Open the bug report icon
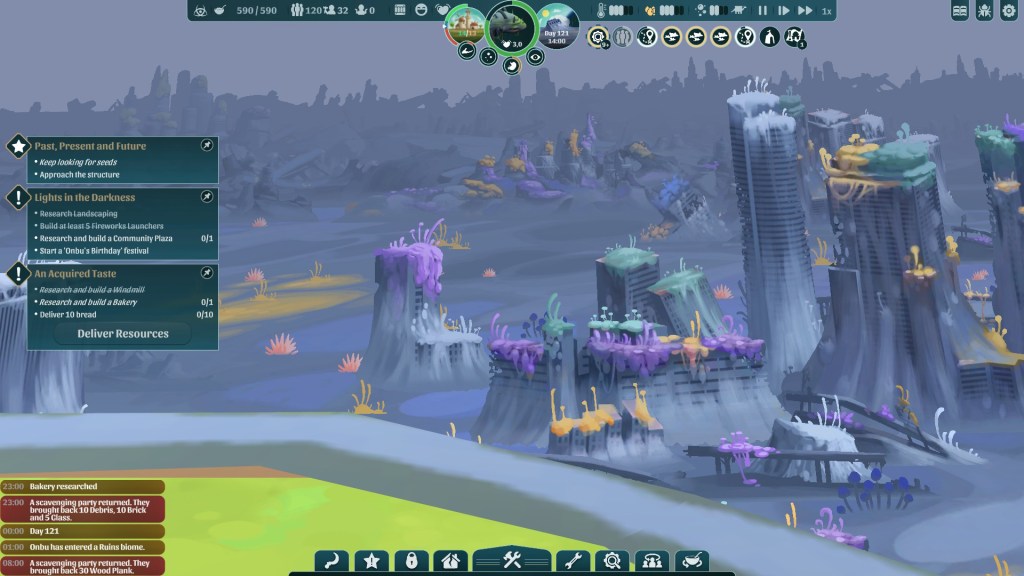 (983, 11)
